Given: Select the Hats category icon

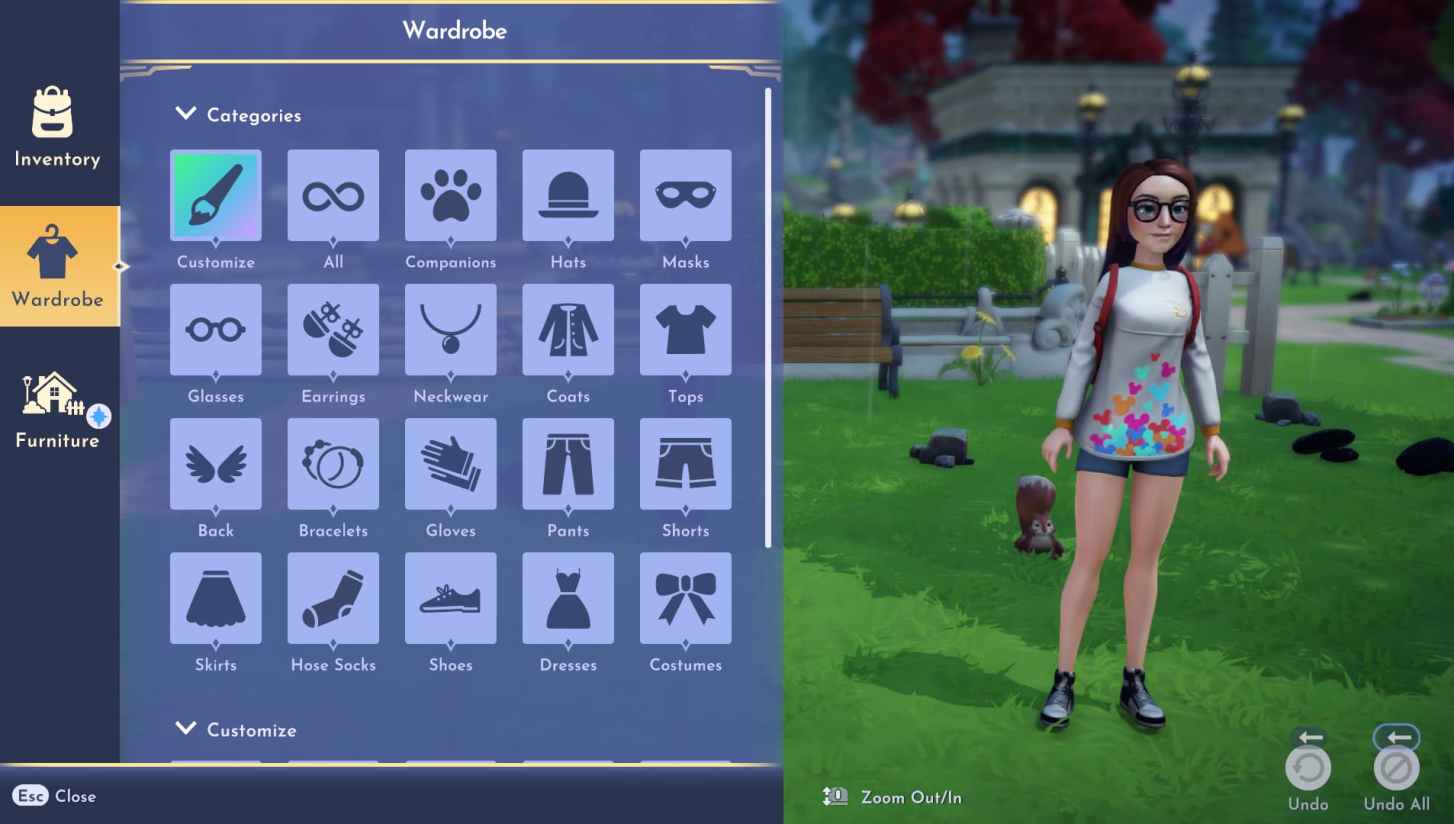Looking at the screenshot, I should [x=568, y=195].
